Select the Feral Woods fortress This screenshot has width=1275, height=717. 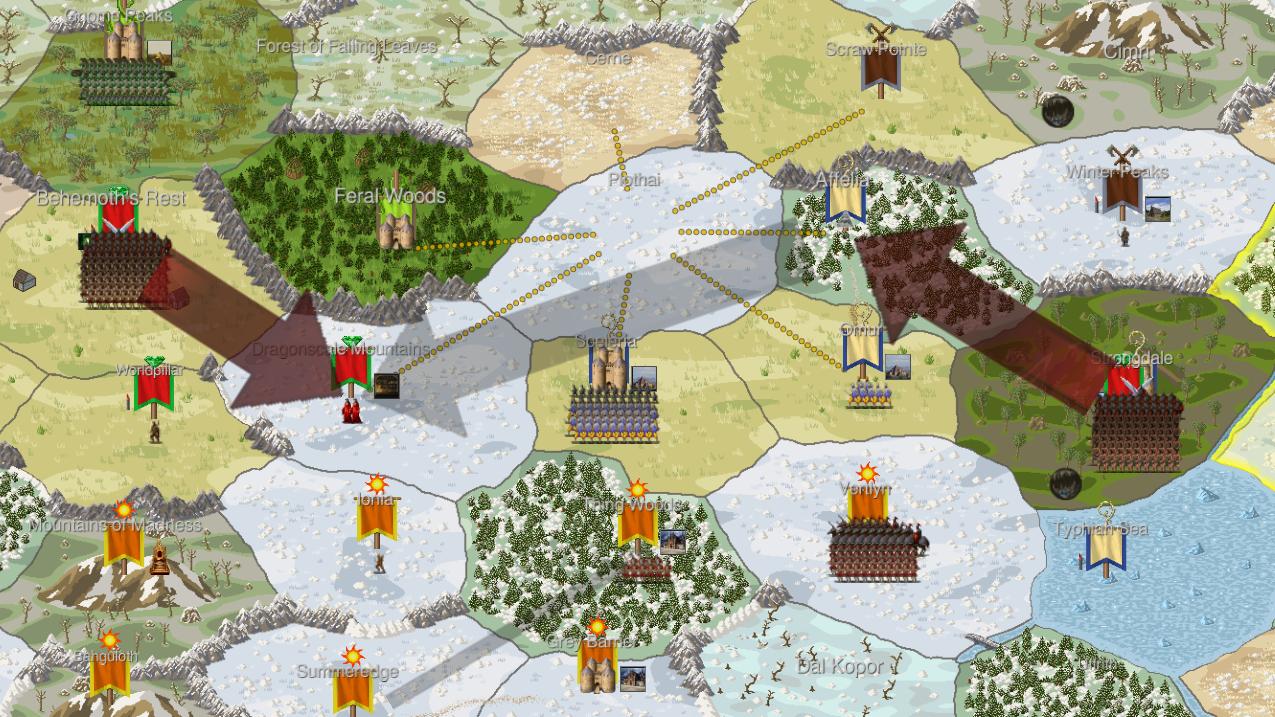391,224
